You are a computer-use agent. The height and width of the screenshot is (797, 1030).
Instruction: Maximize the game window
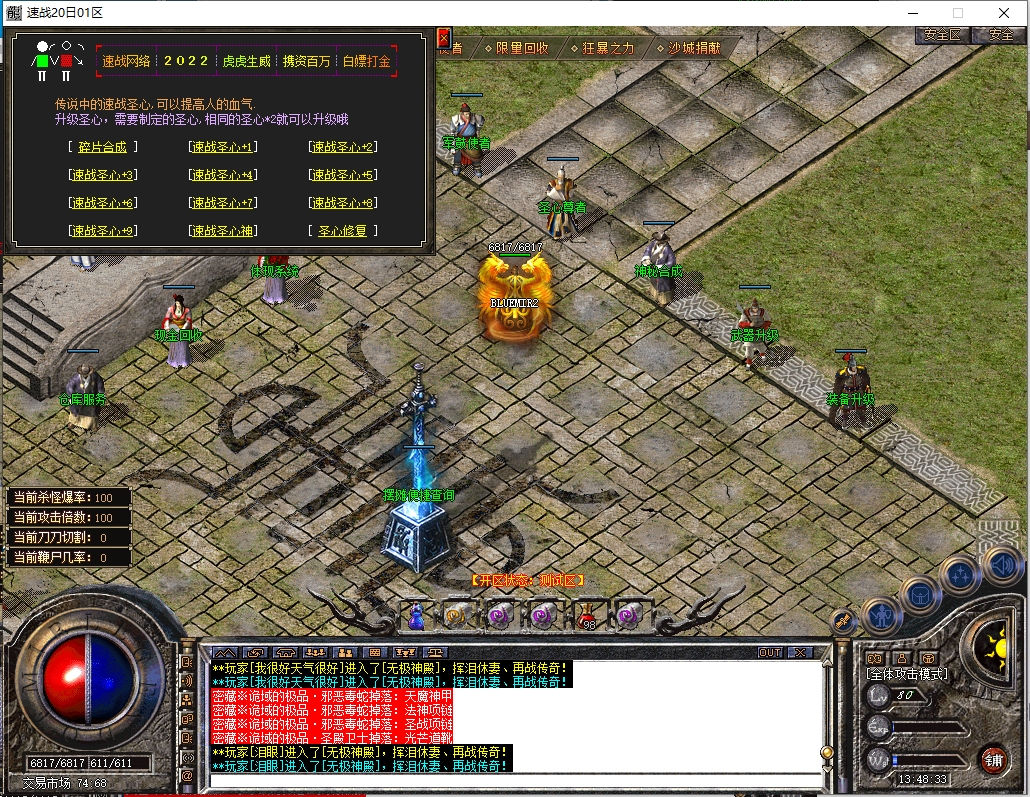click(x=957, y=13)
